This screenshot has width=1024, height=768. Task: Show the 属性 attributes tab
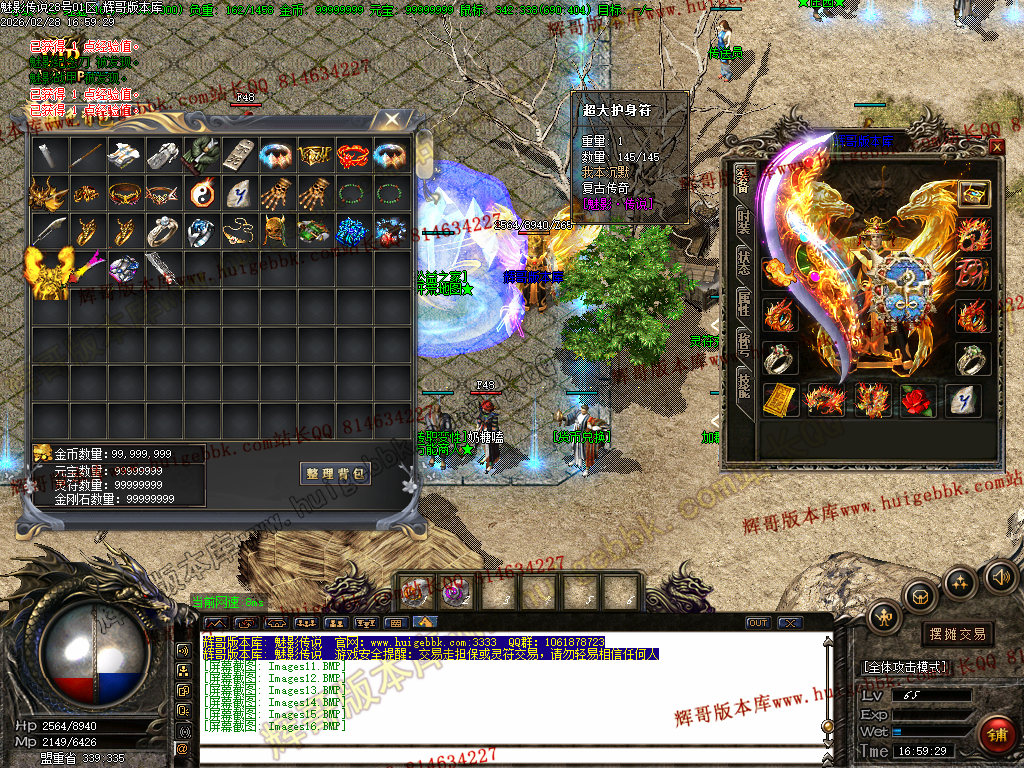tap(743, 305)
